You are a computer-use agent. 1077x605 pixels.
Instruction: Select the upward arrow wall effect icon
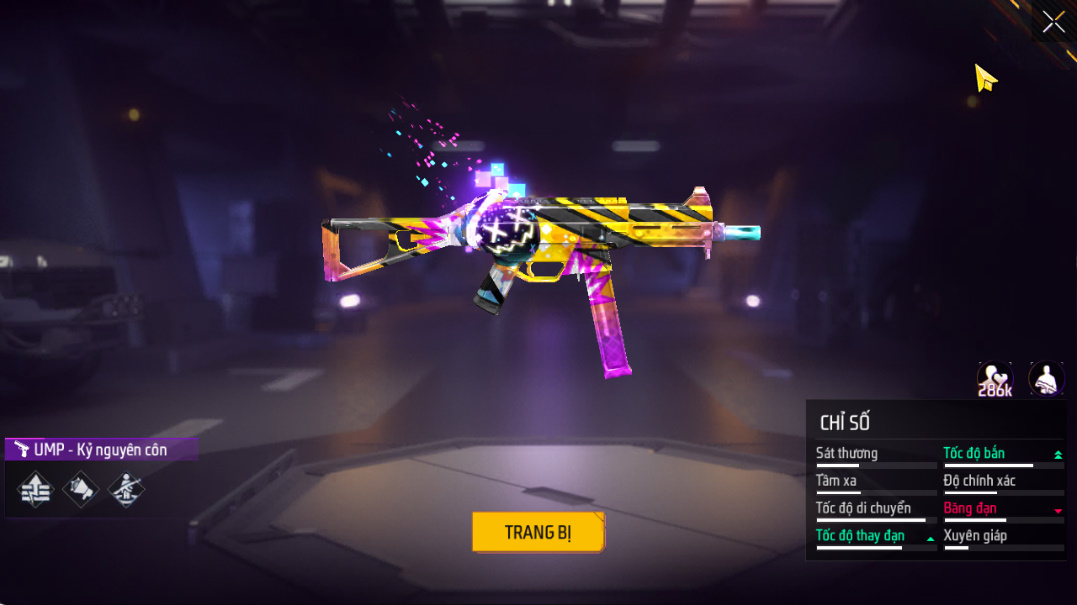(x=35, y=489)
